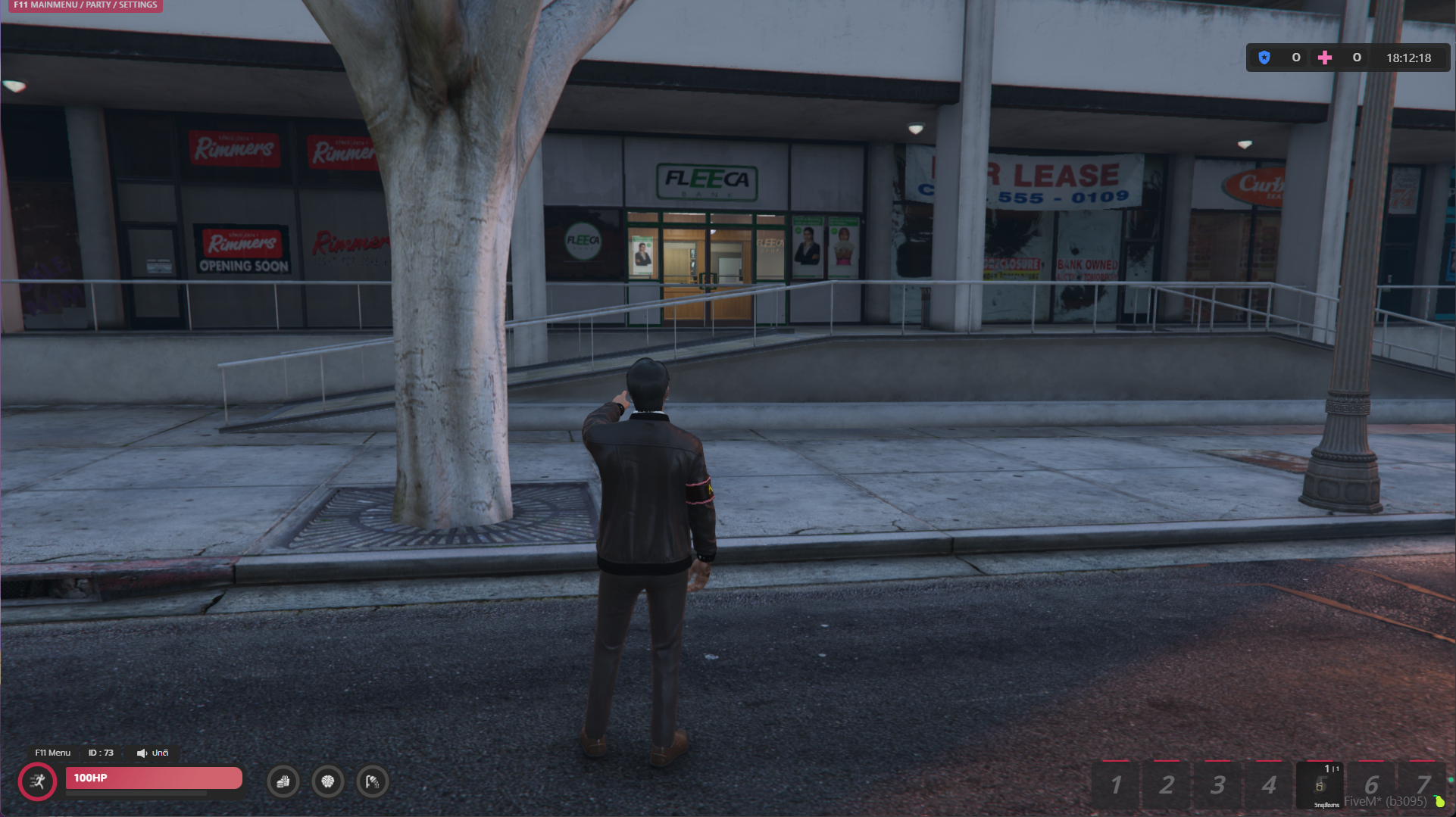The width and height of the screenshot is (1456, 817).
Task: Open the Mainmenu / Party / Settings banner
Action: tap(85, 5)
